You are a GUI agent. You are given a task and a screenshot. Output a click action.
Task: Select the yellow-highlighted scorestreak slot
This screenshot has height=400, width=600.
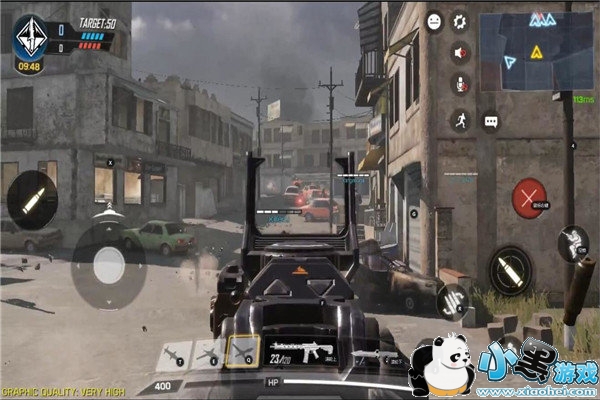(242, 352)
